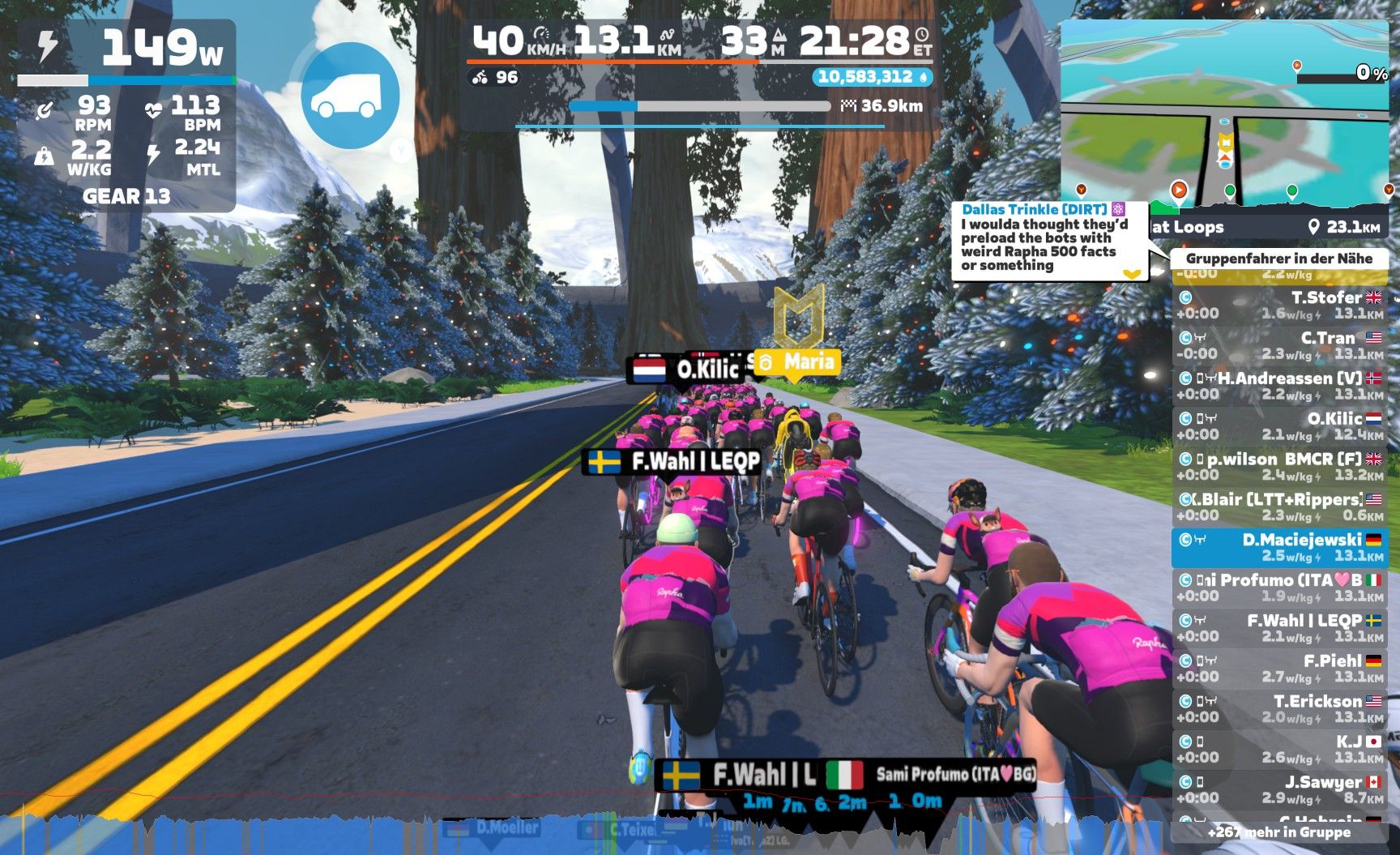
Task: Select F.Piehl in the riders list
Action: pyautogui.click(x=1280, y=669)
